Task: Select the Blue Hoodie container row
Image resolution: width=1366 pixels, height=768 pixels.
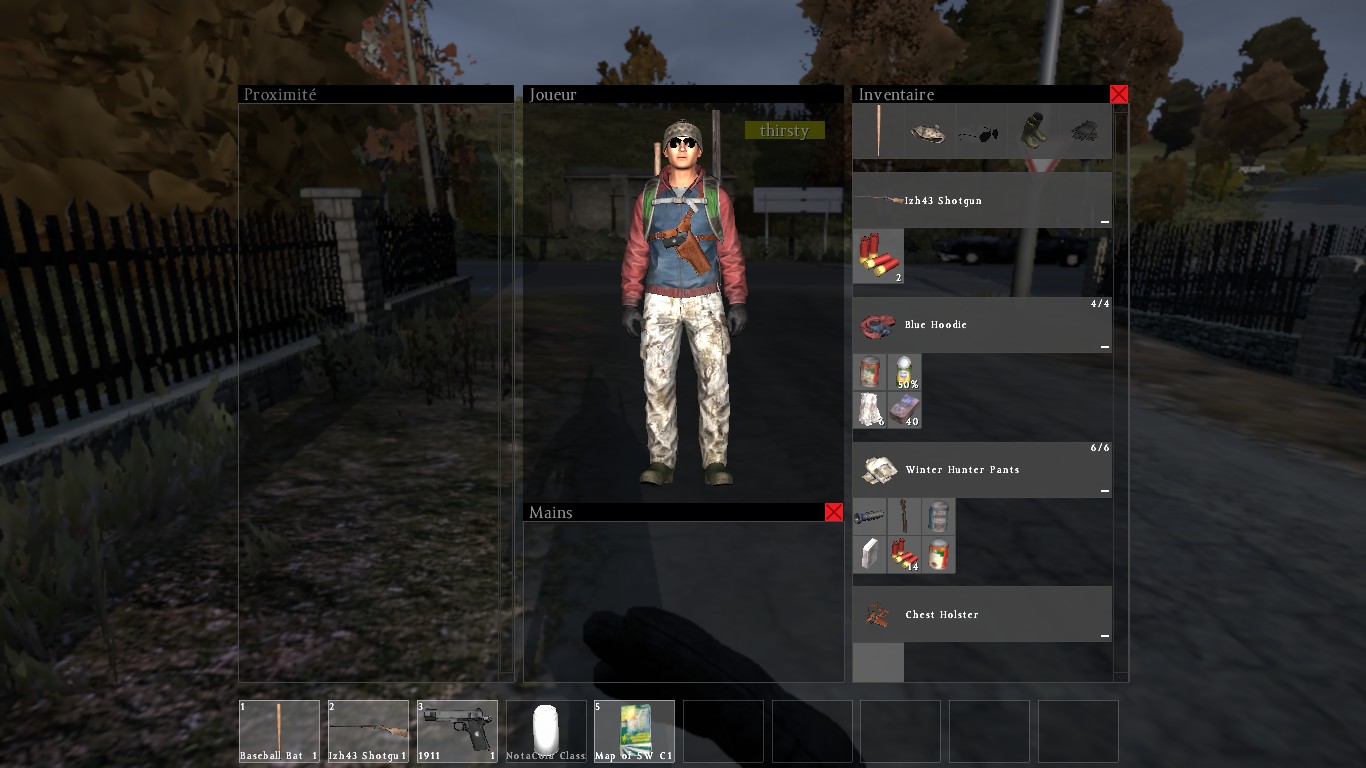Action: (x=982, y=325)
